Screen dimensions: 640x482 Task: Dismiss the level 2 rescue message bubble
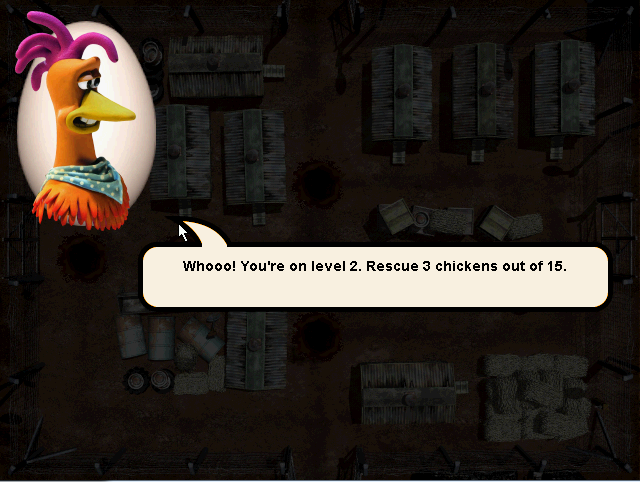[374, 276]
